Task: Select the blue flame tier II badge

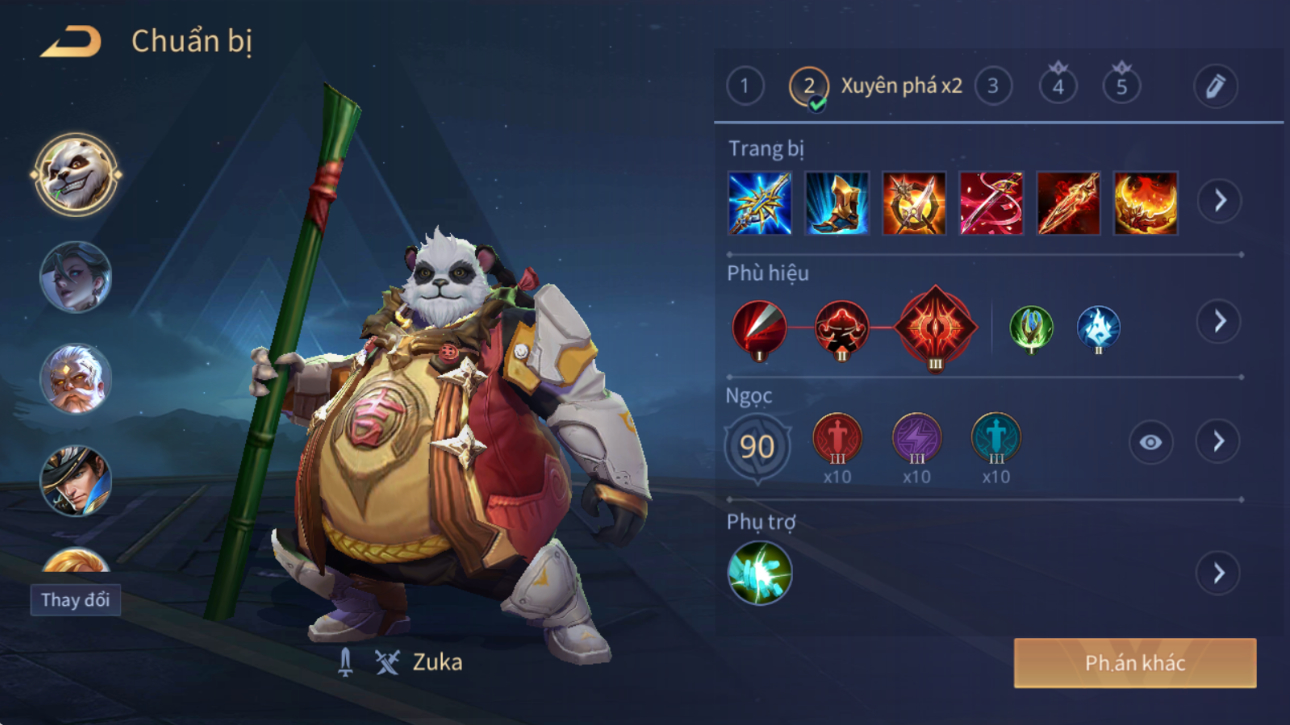Action: [1098, 329]
